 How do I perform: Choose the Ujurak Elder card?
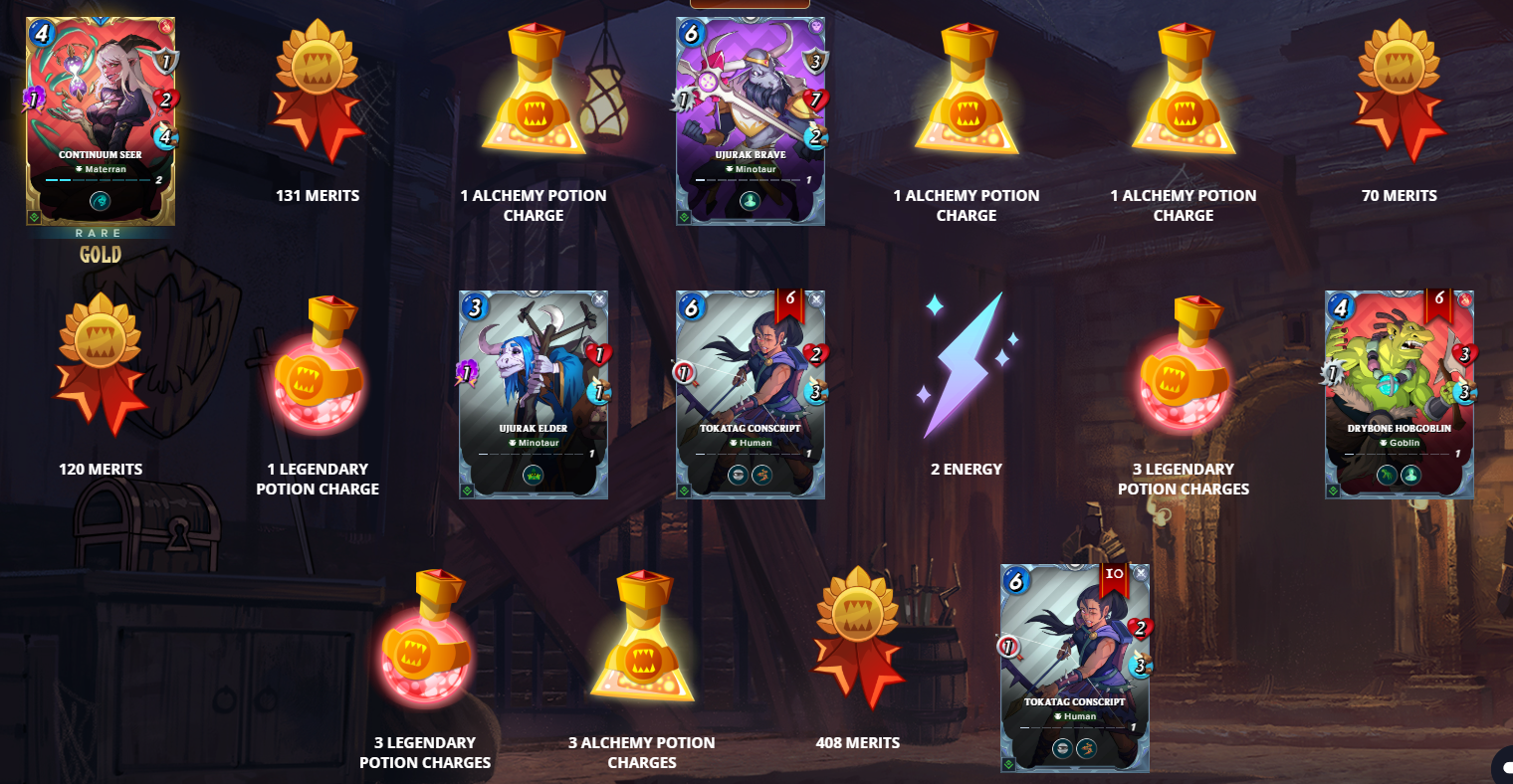tap(534, 395)
